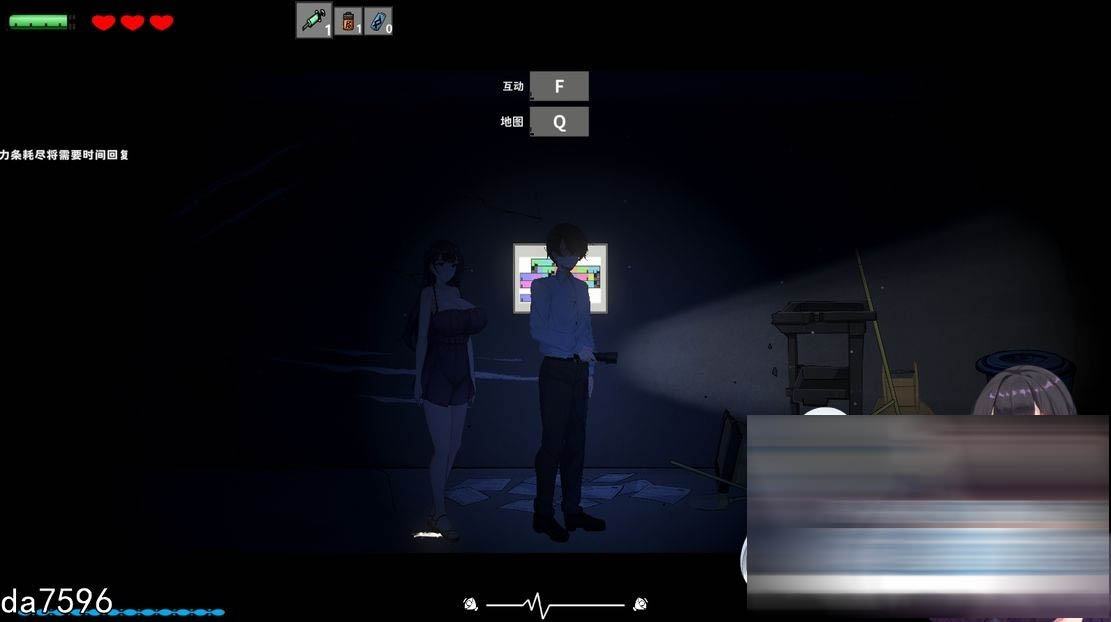
Task: Select the green syringe item slot
Action: (x=314, y=20)
